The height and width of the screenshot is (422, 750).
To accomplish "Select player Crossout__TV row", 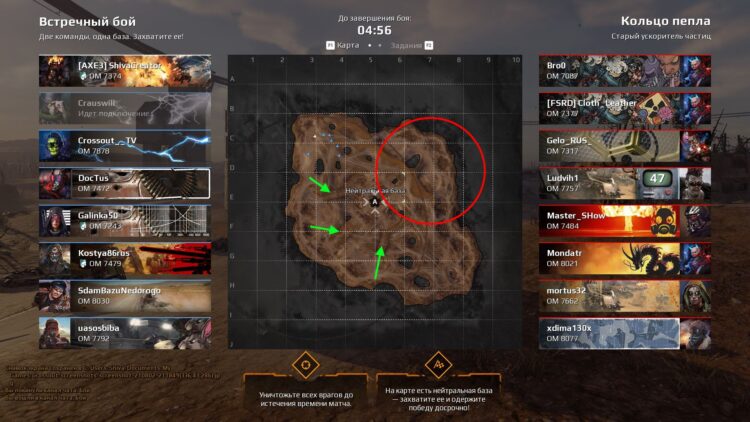I will (x=125, y=146).
